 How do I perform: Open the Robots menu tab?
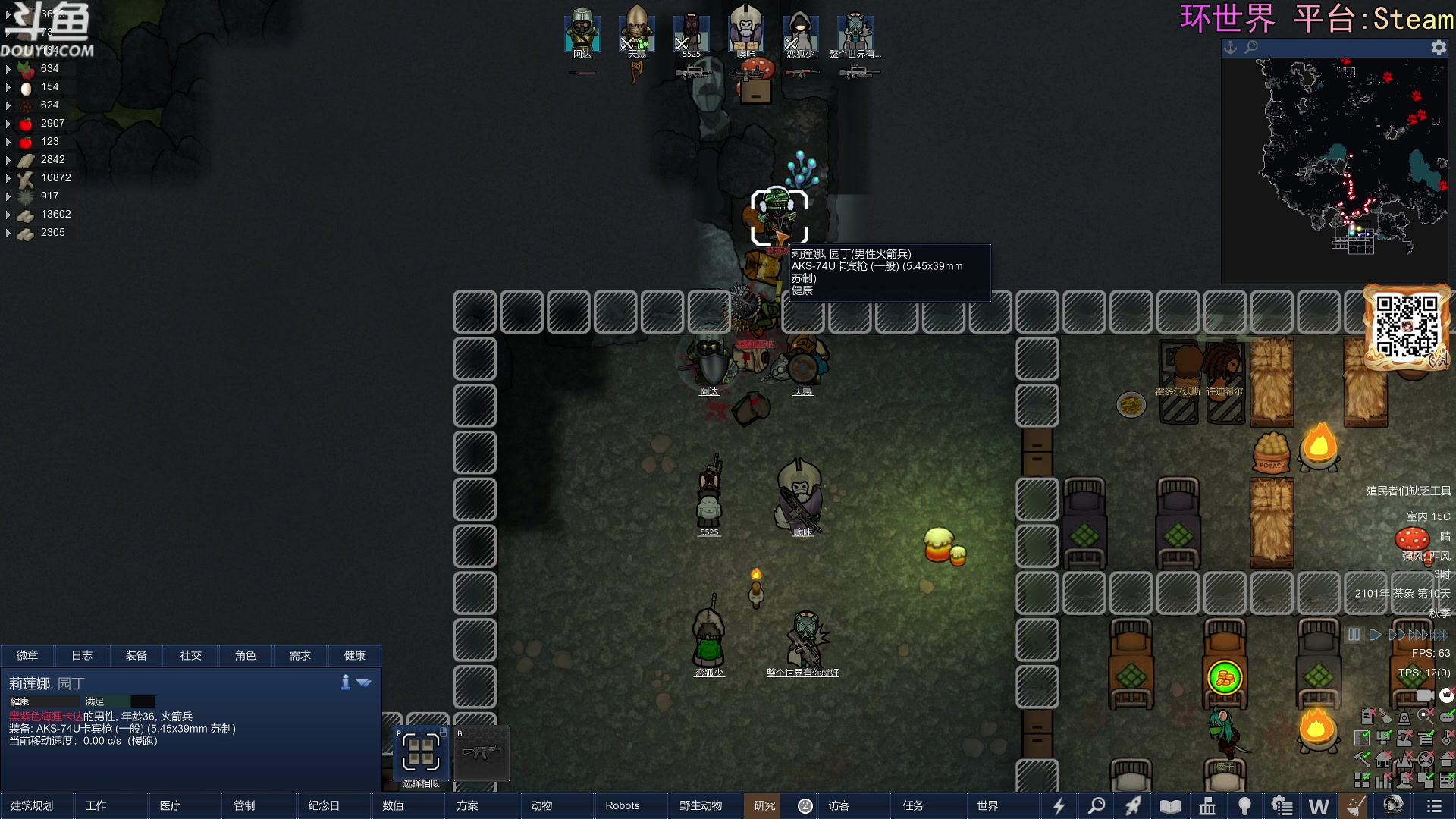[622, 805]
